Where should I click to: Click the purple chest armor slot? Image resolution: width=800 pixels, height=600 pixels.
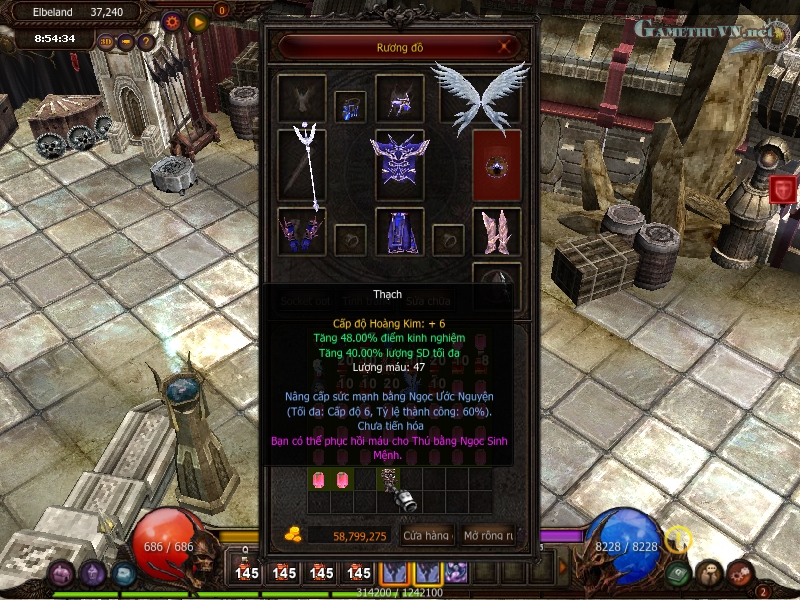(x=399, y=163)
